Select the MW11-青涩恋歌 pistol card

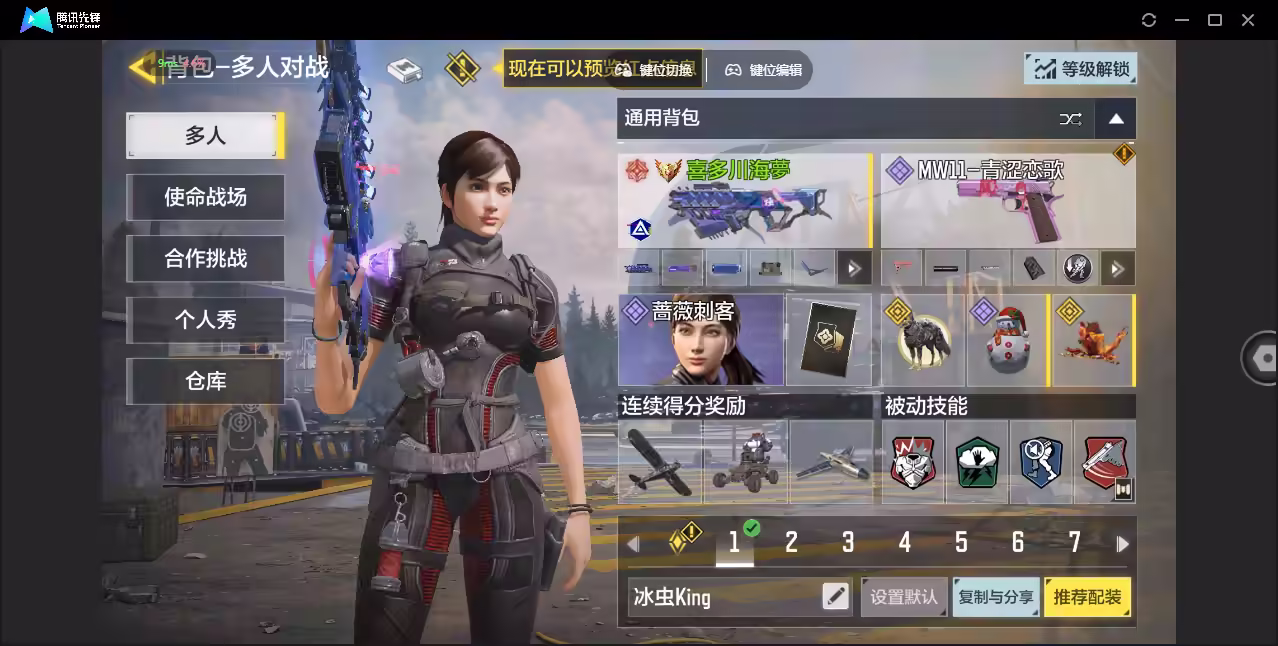(1007, 200)
